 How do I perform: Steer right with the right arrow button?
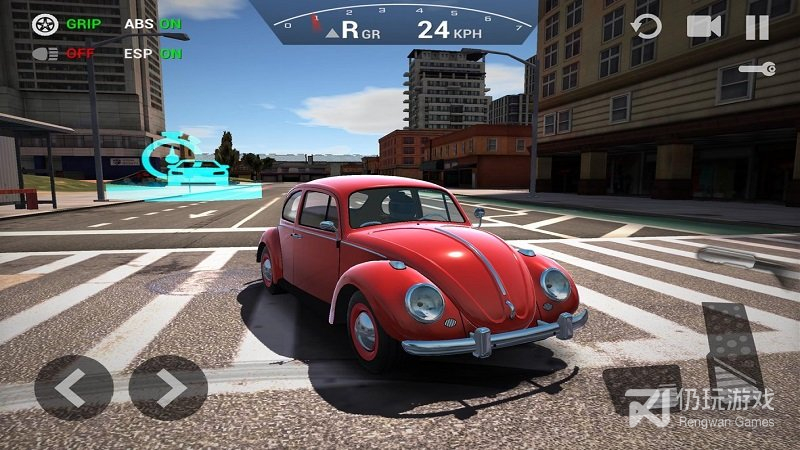168,387
